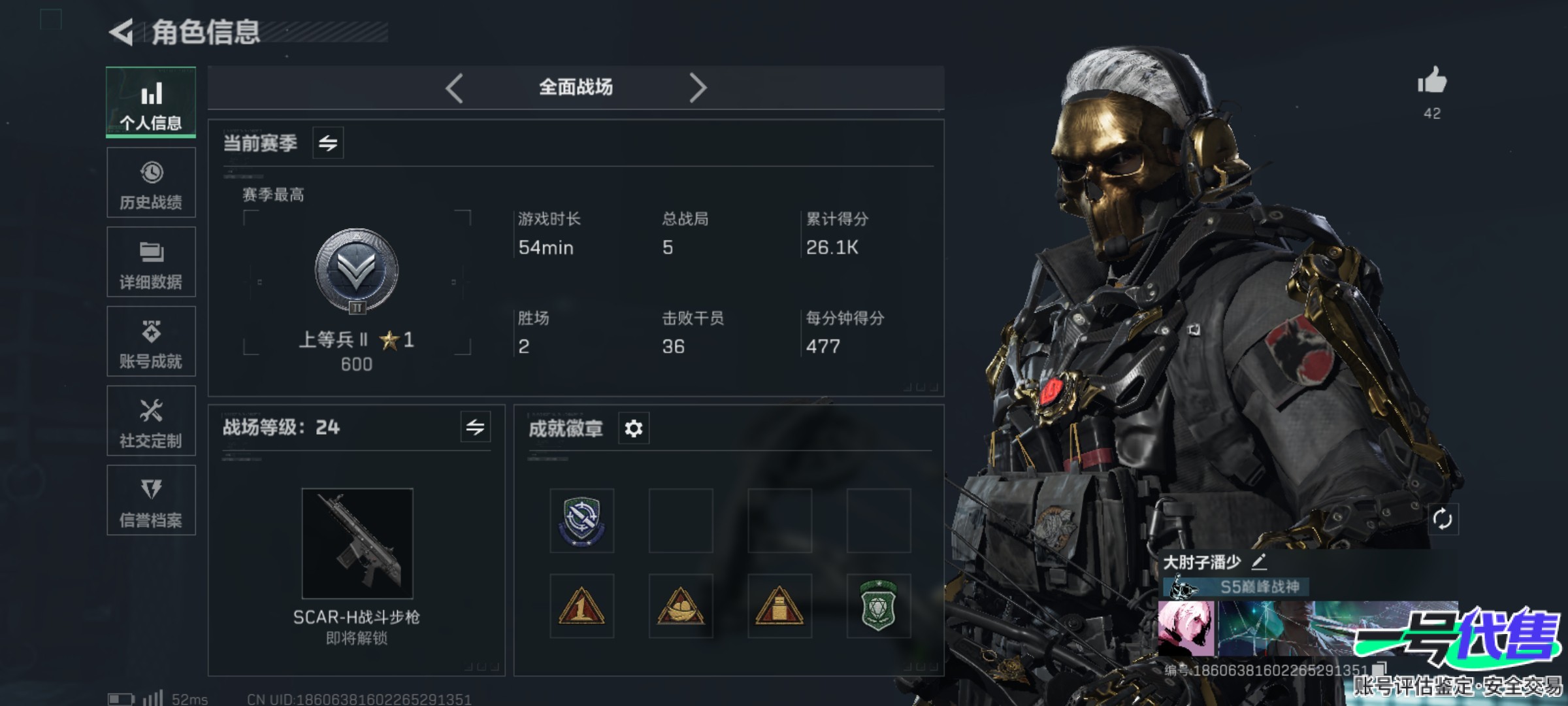1568x706 pixels.
Task: Select the triangle badge with number 1
Action: pos(581,606)
